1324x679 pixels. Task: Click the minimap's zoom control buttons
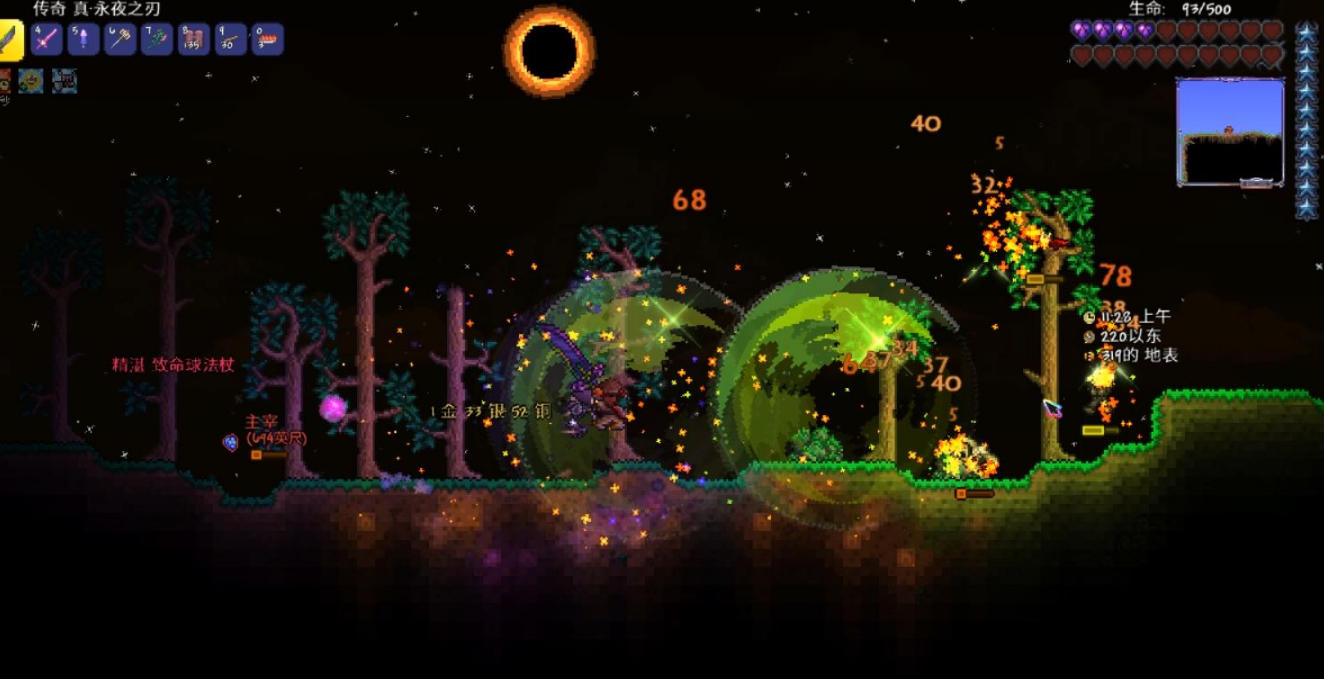click(x=1256, y=183)
